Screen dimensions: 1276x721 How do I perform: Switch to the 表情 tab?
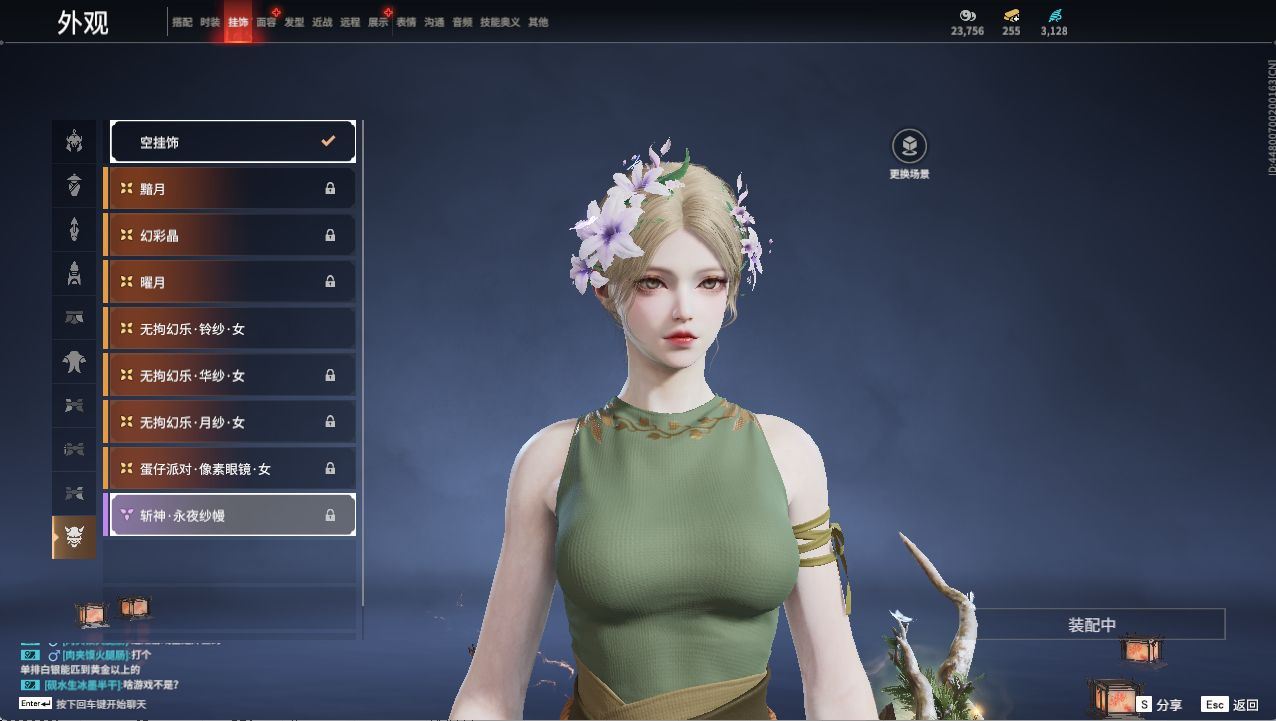point(406,22)
